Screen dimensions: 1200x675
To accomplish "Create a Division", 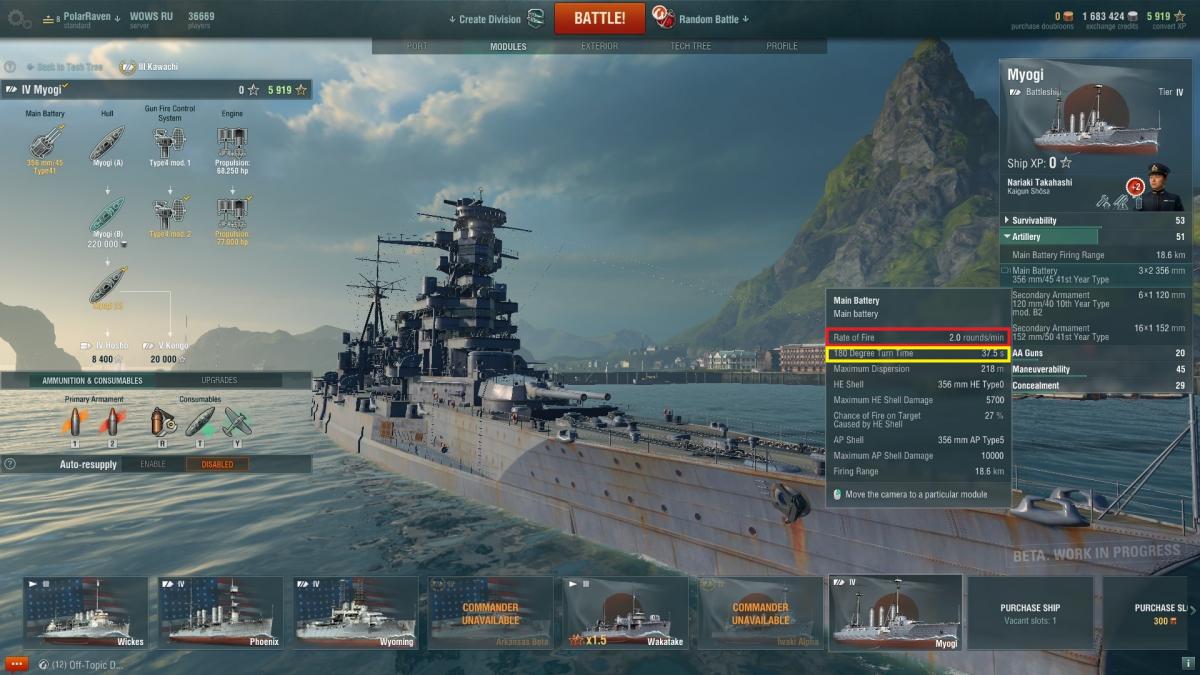I will (x=489, y=19).
